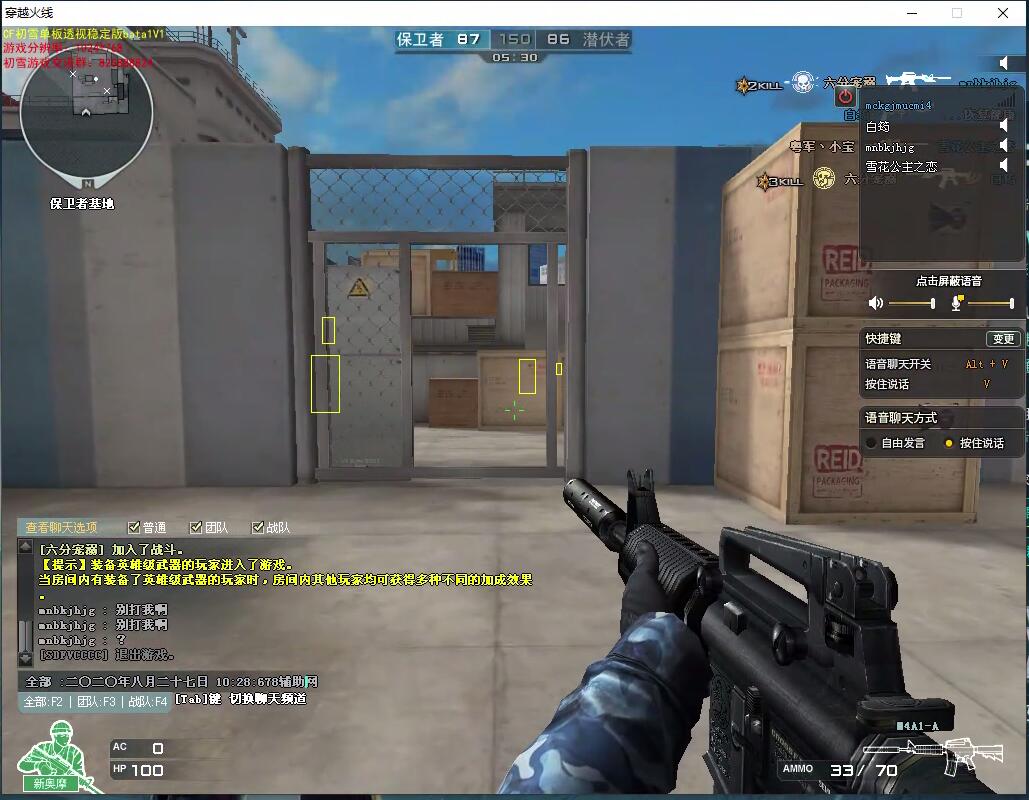Close the 穿越火线 game window
1029x800 pixels.
coord(1003,13)
